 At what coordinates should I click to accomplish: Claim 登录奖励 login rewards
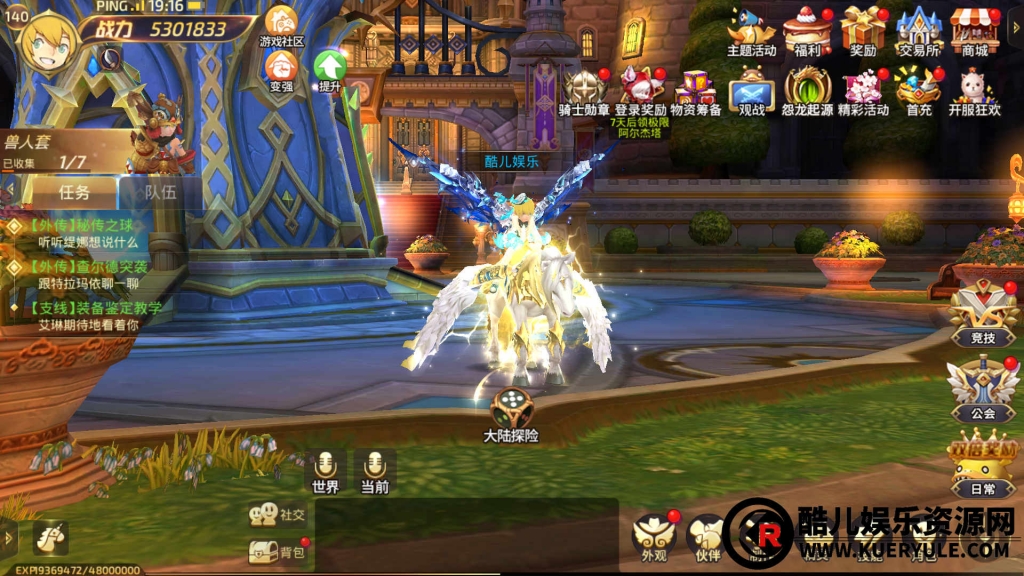[640, 91]
